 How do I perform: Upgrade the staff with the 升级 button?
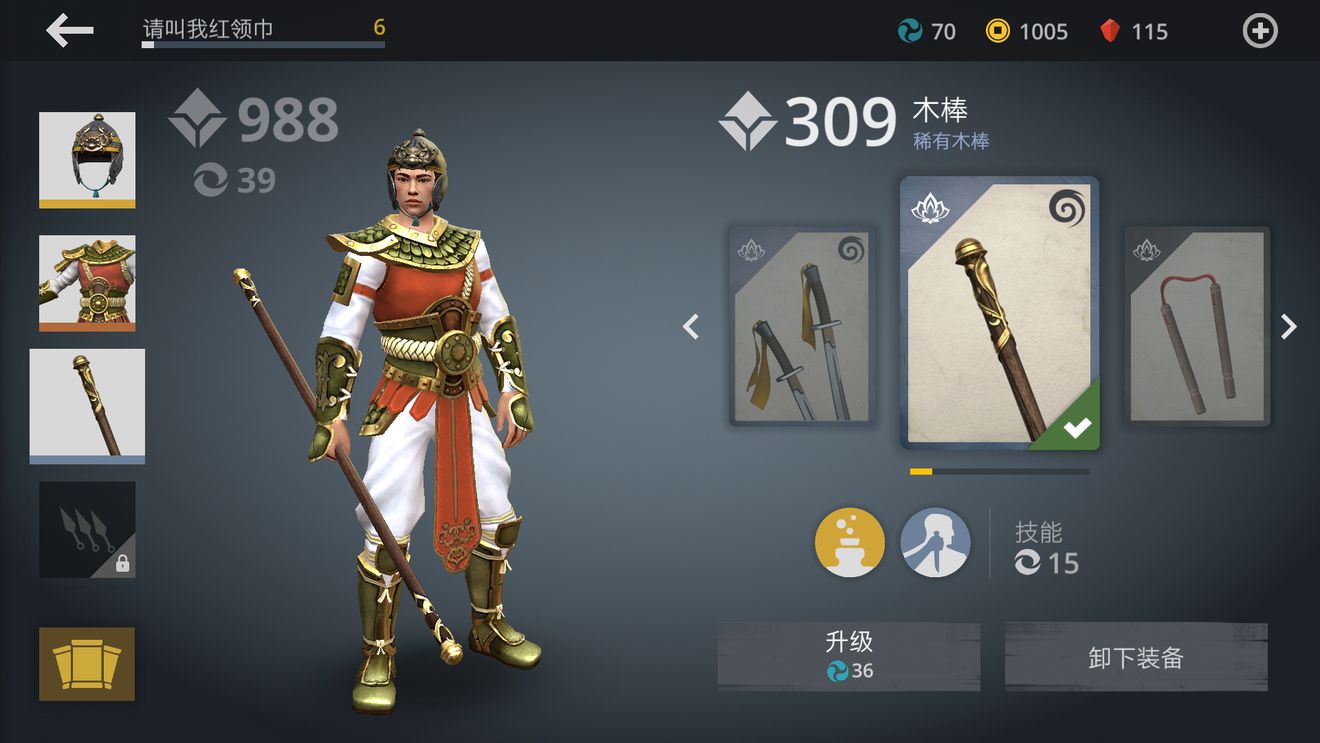848,656
